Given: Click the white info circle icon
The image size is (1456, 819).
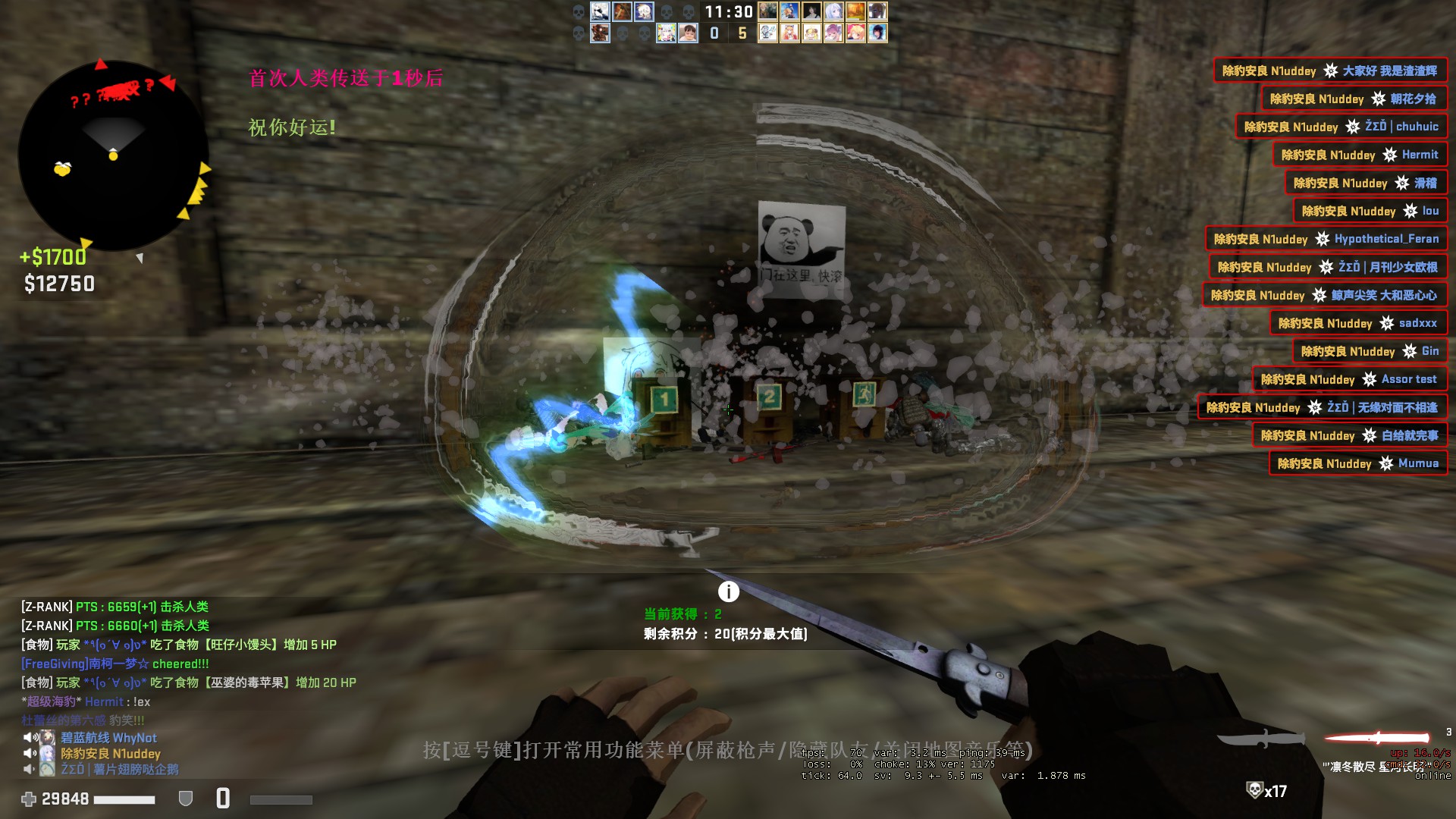Looking at the screenshot, I should [x=728, y=591].
